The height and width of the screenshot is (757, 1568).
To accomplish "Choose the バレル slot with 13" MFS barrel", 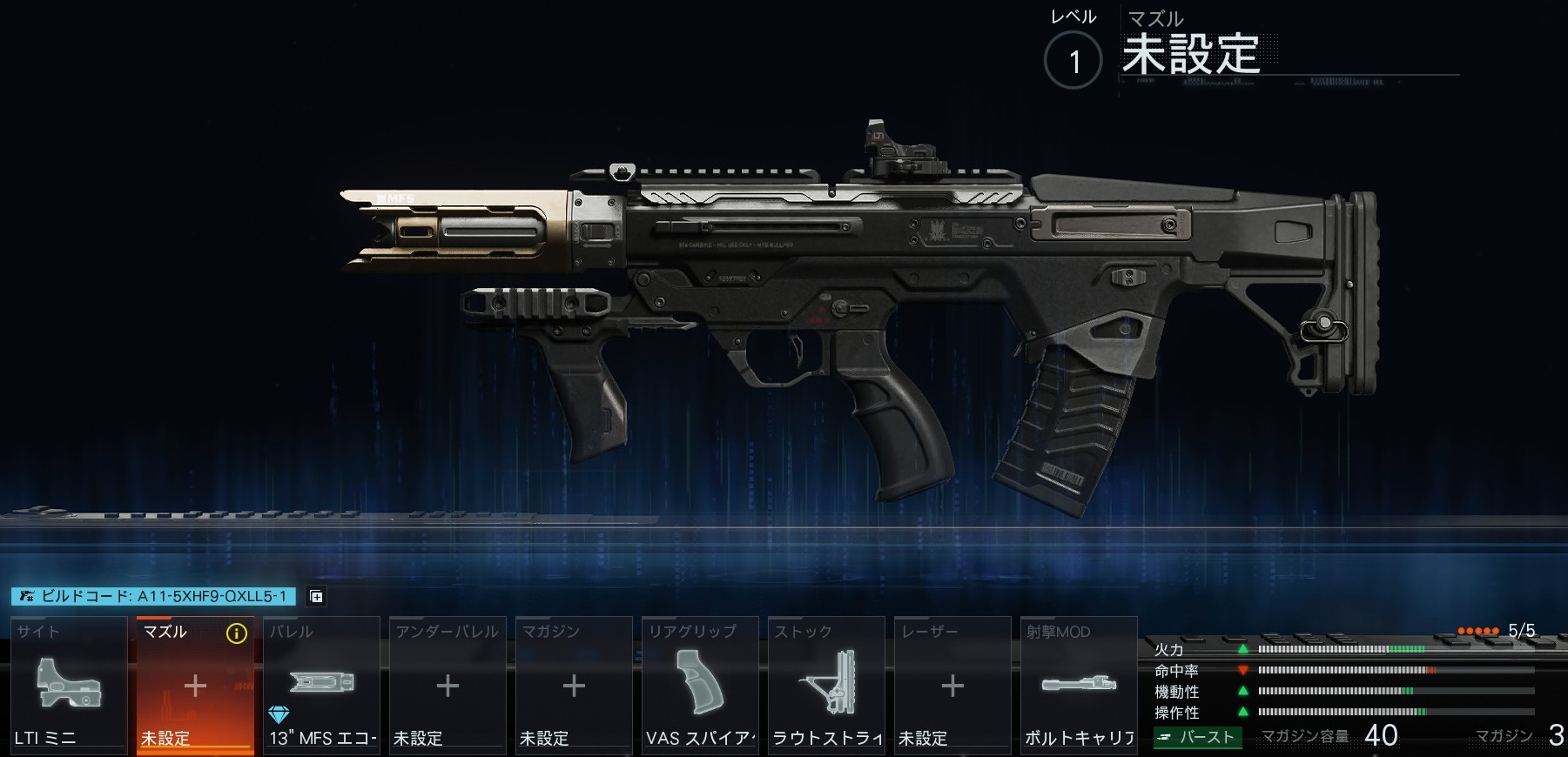I will [321, 685].
